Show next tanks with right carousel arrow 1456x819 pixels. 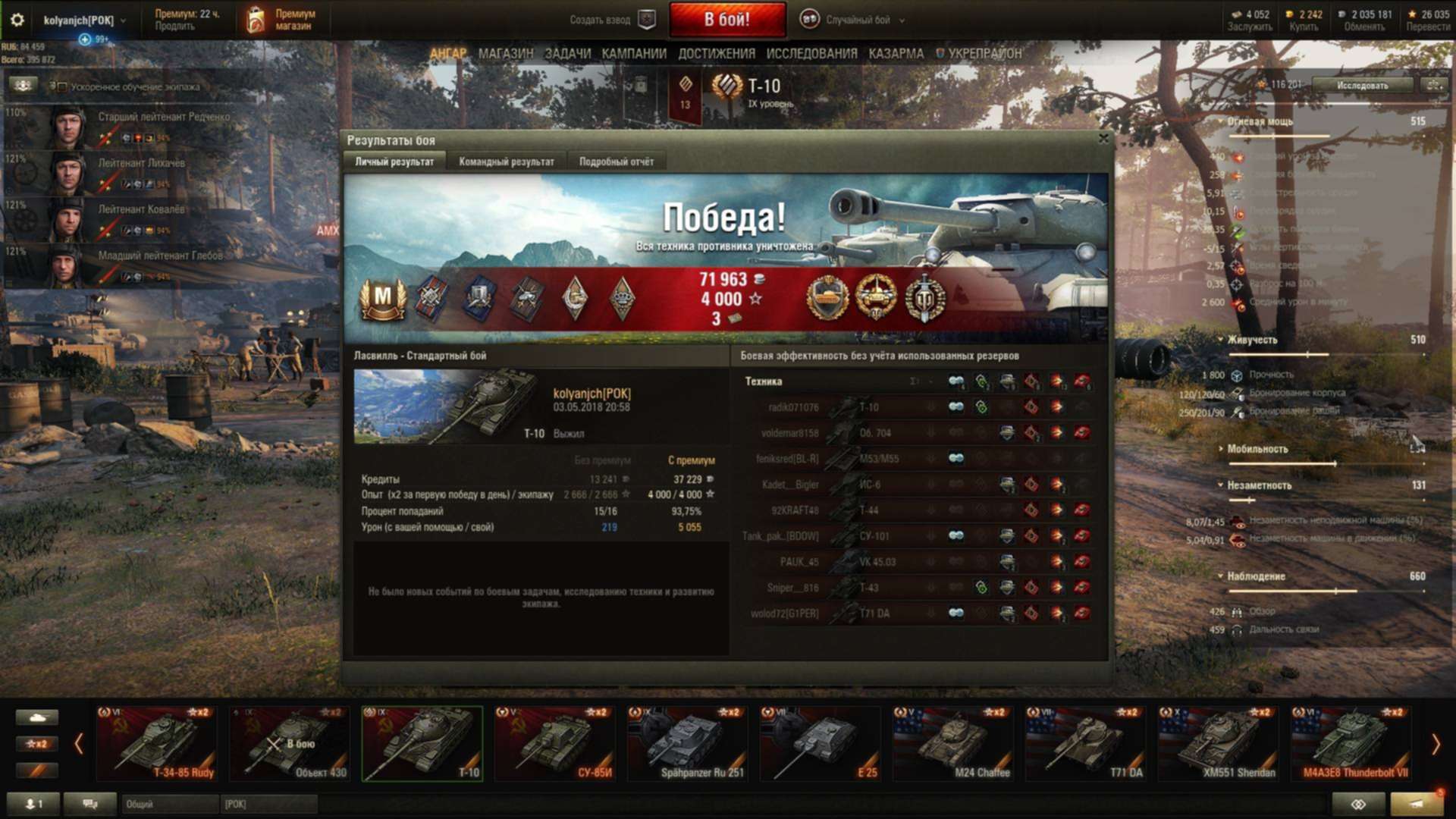click(x=1435, y=745)
